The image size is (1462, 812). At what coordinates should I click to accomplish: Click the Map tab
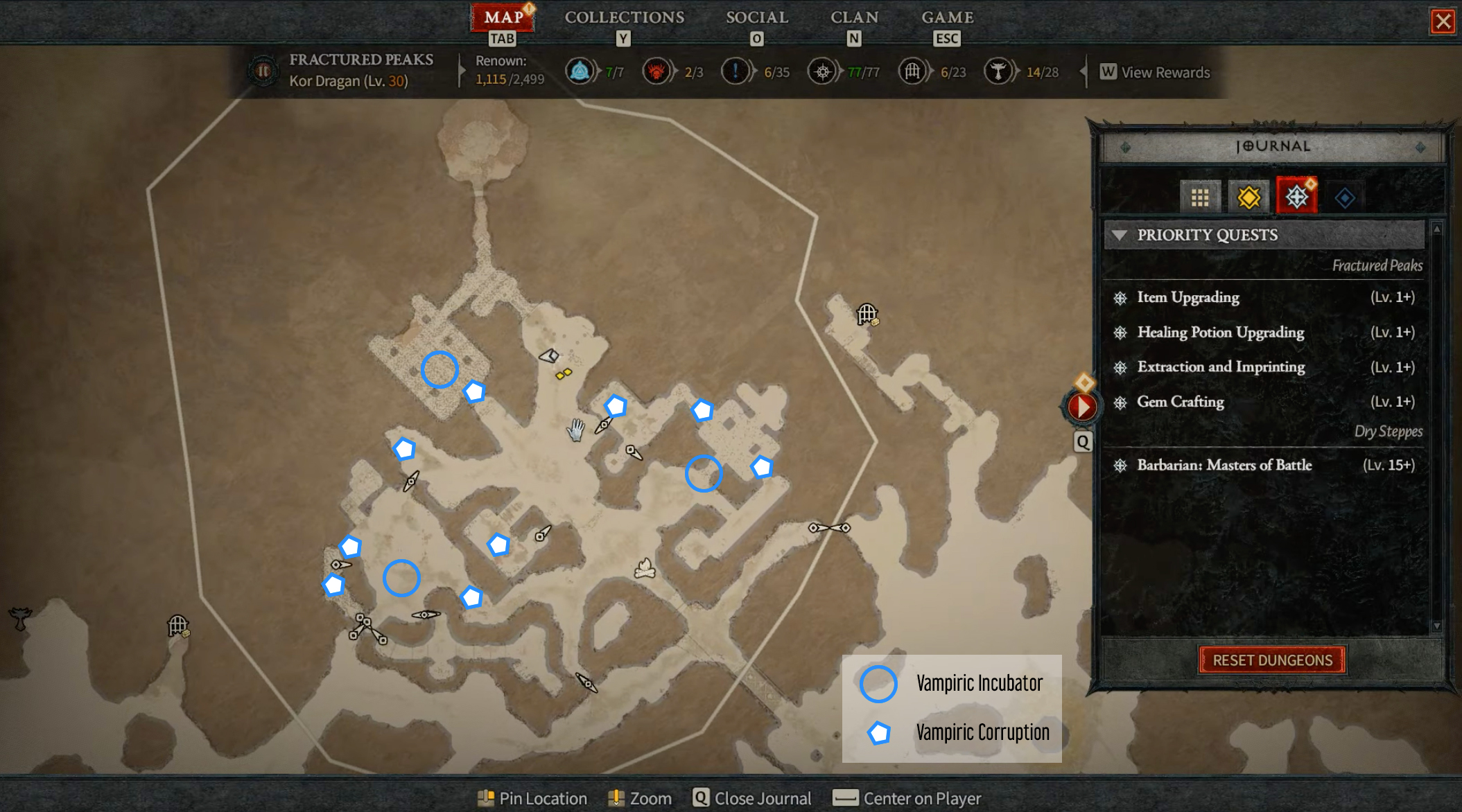[503, 18]
